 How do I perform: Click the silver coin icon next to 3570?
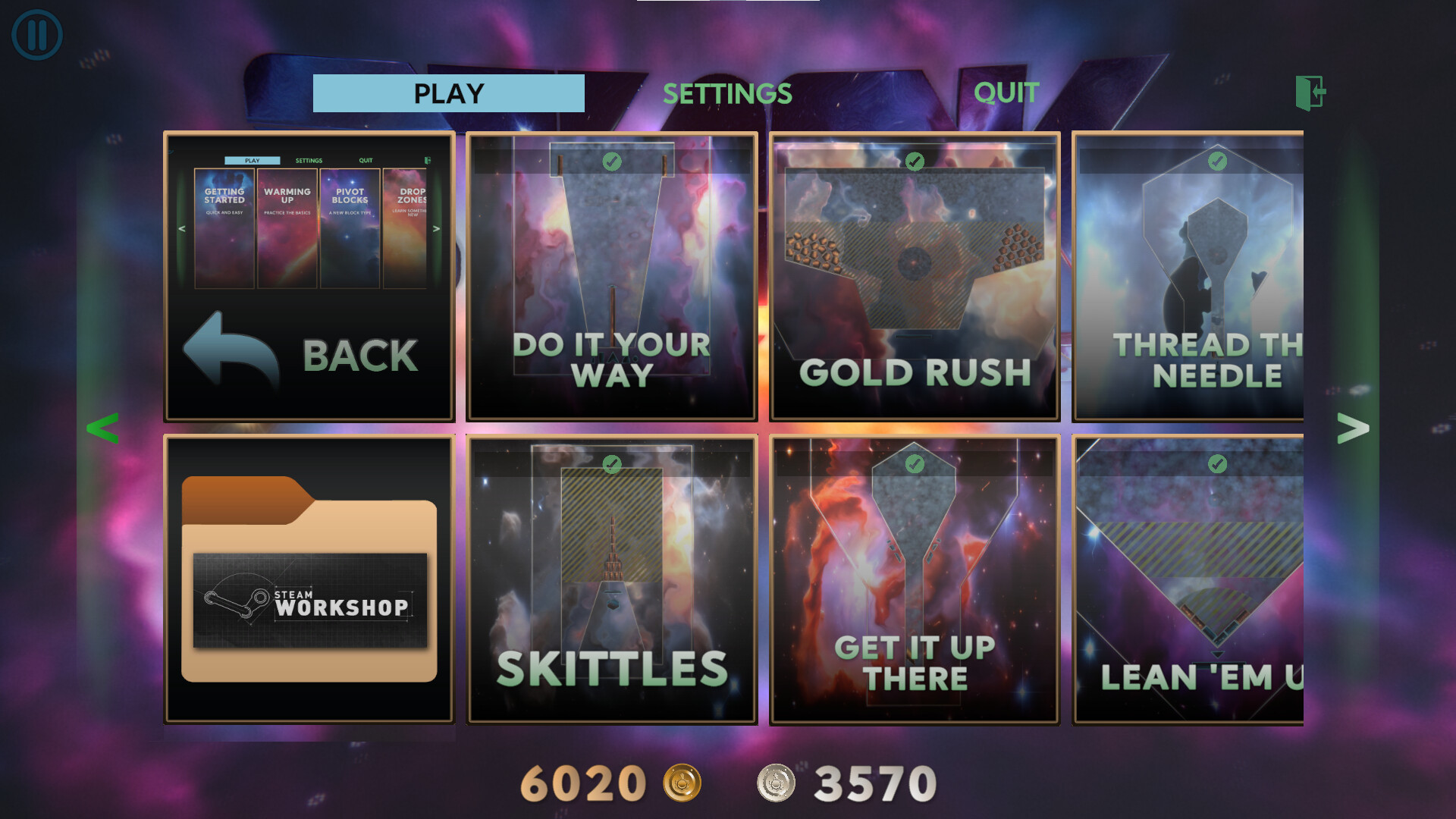[779, 783]
